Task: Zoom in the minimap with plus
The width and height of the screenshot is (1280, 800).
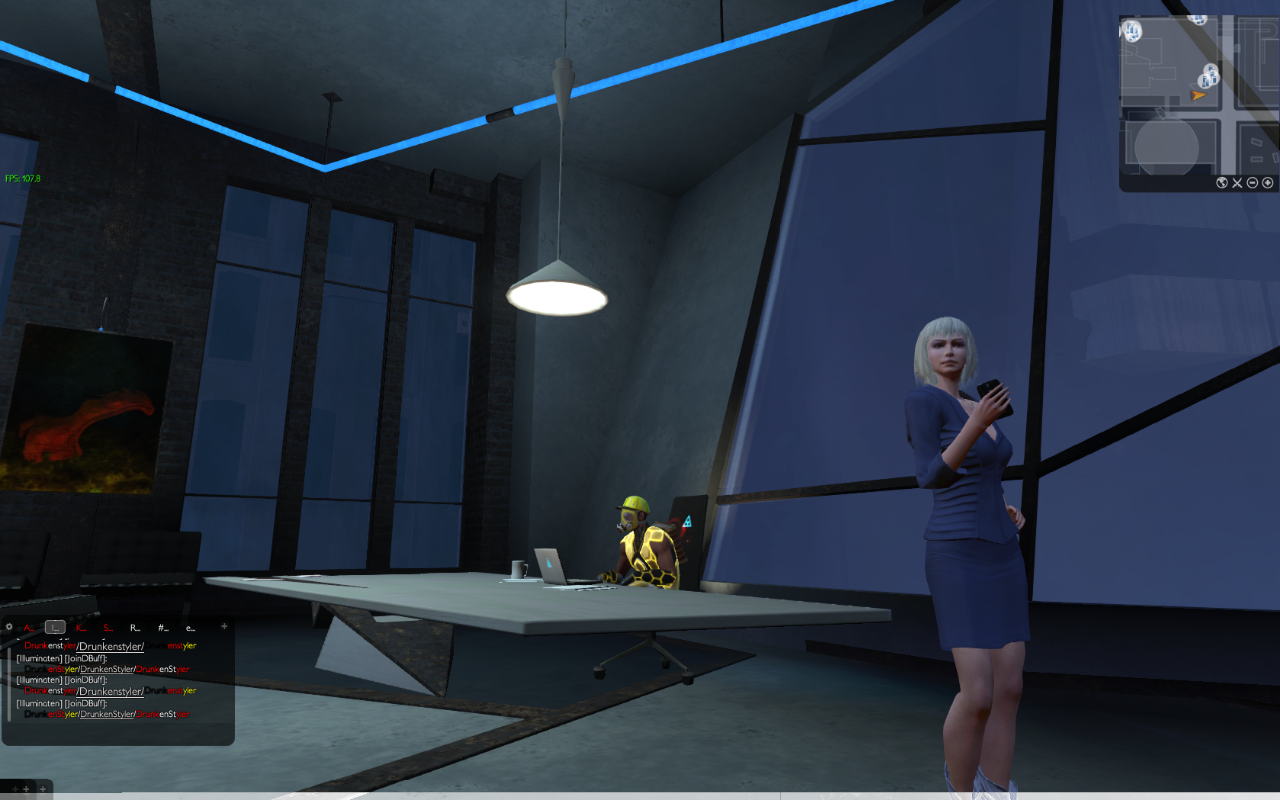Action: point(1268,183)
